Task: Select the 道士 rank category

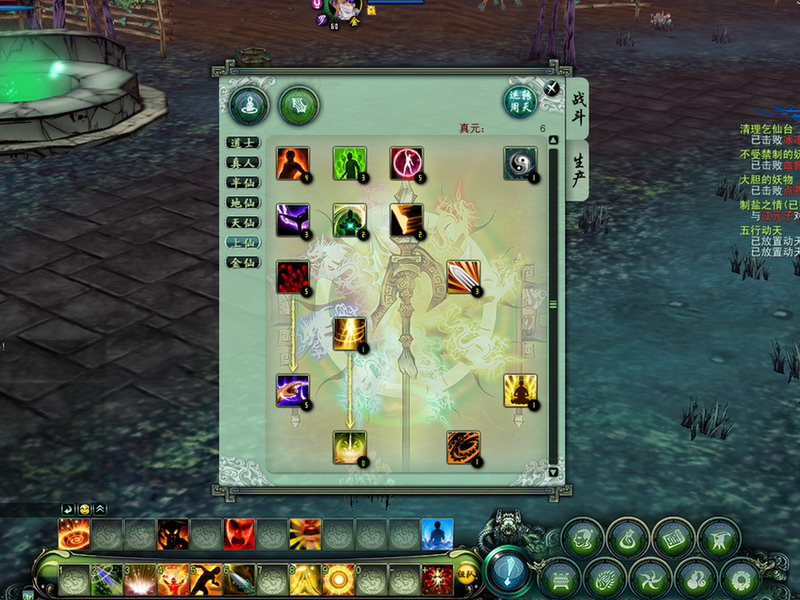Action: 243,143
